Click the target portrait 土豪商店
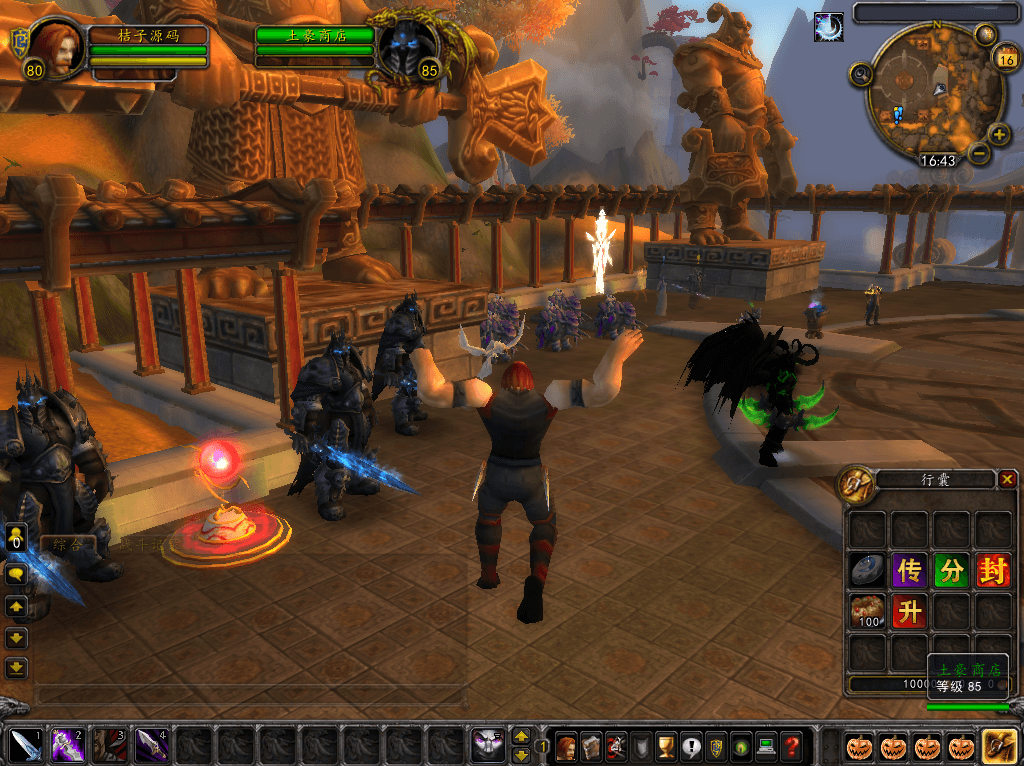 tap(407, 47)
